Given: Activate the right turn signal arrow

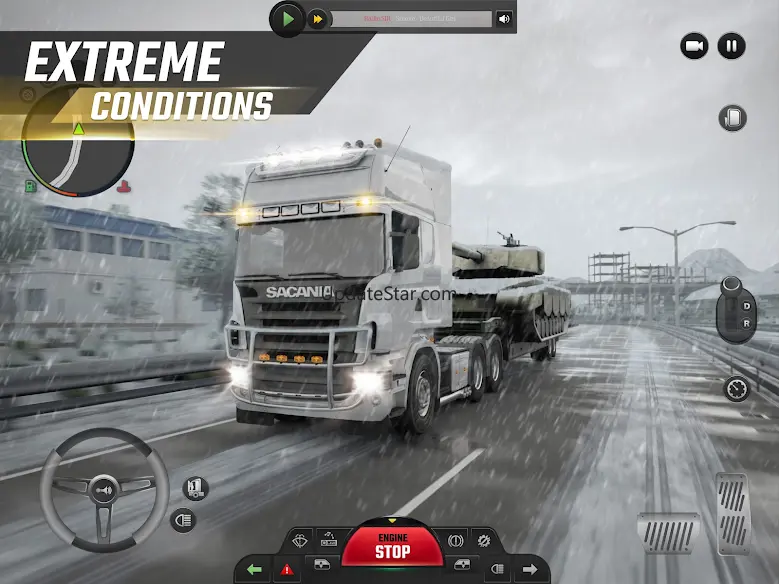Looking at the screenshot, I should pyautogui.click(x=530, y=570).
